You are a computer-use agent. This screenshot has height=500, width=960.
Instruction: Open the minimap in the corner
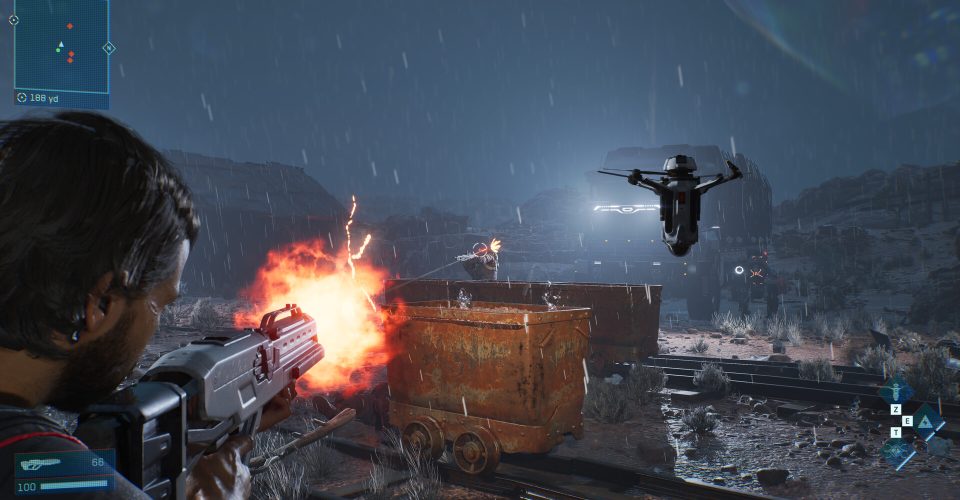[x=61, y=45]
